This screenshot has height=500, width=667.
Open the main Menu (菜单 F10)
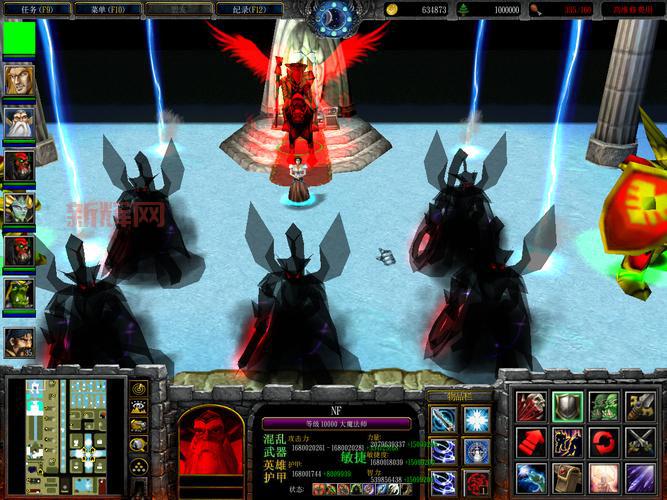click(x=106, y=9)
